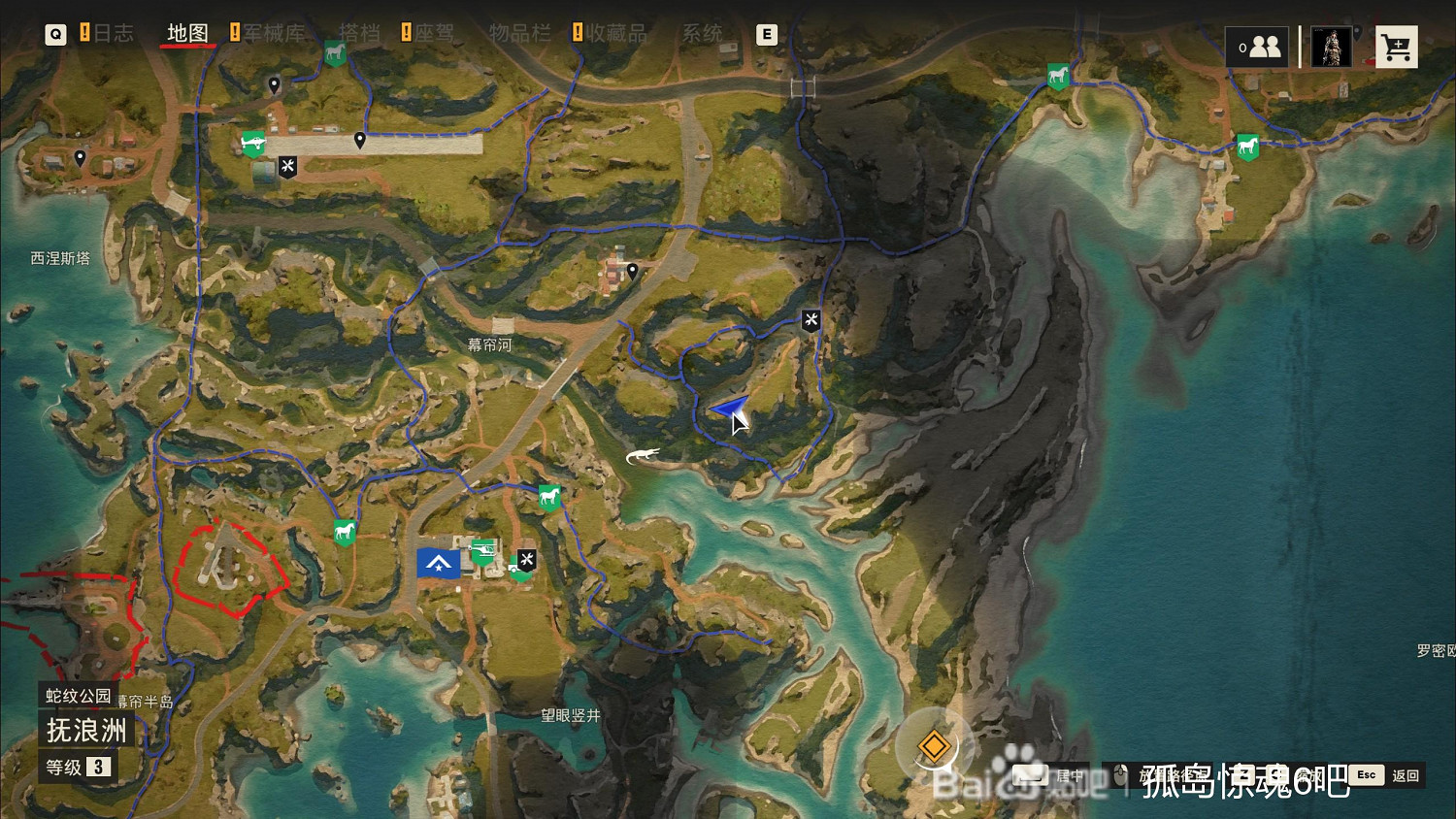The width and height of the screenshot is (1456, 819).
Task: Open the co-op players icon at top right
Action: click(x=1257, y=46)
